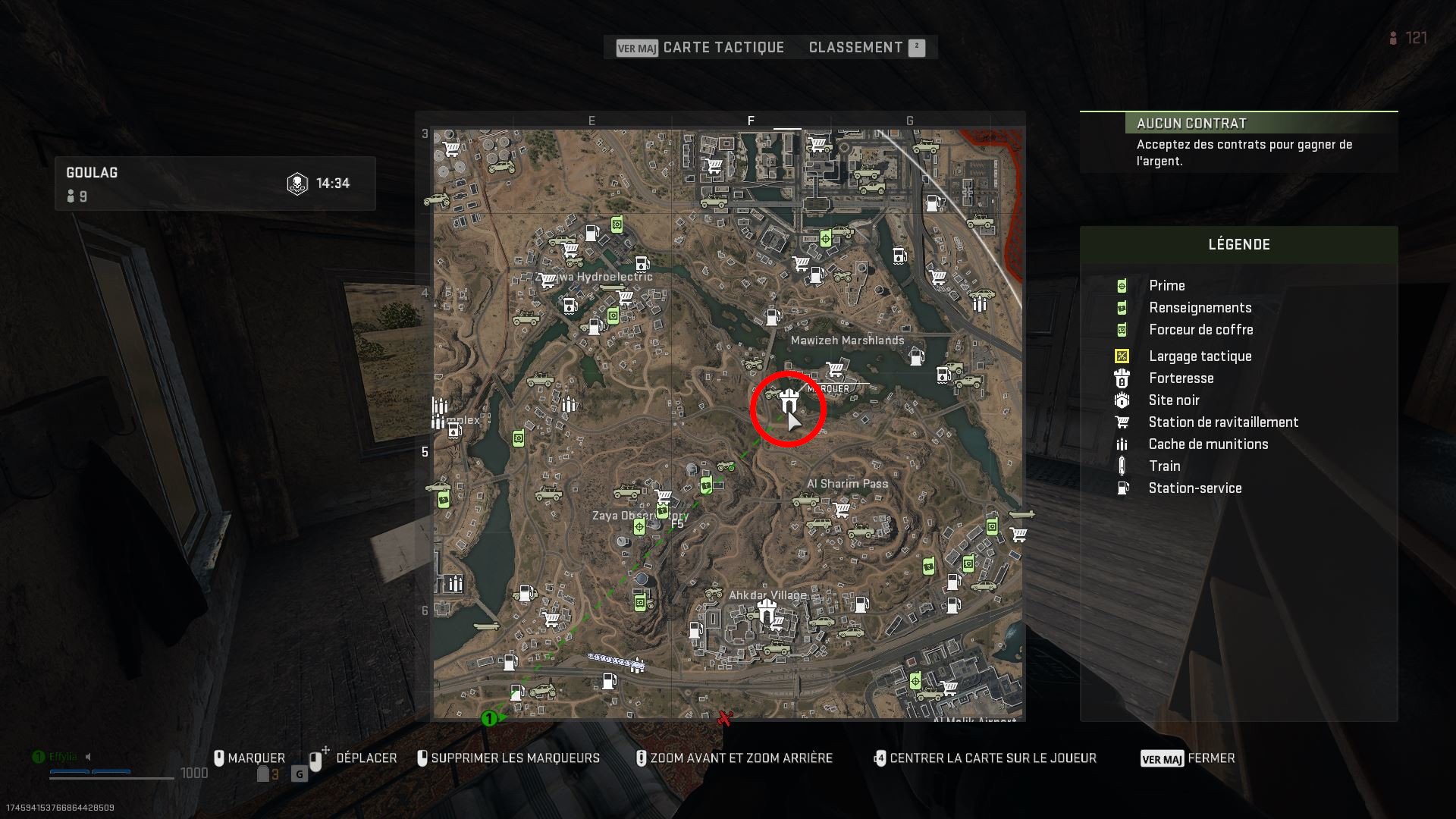Switch to the CLASSEMENT tab

pyautogui.click(x=855, y=47)
